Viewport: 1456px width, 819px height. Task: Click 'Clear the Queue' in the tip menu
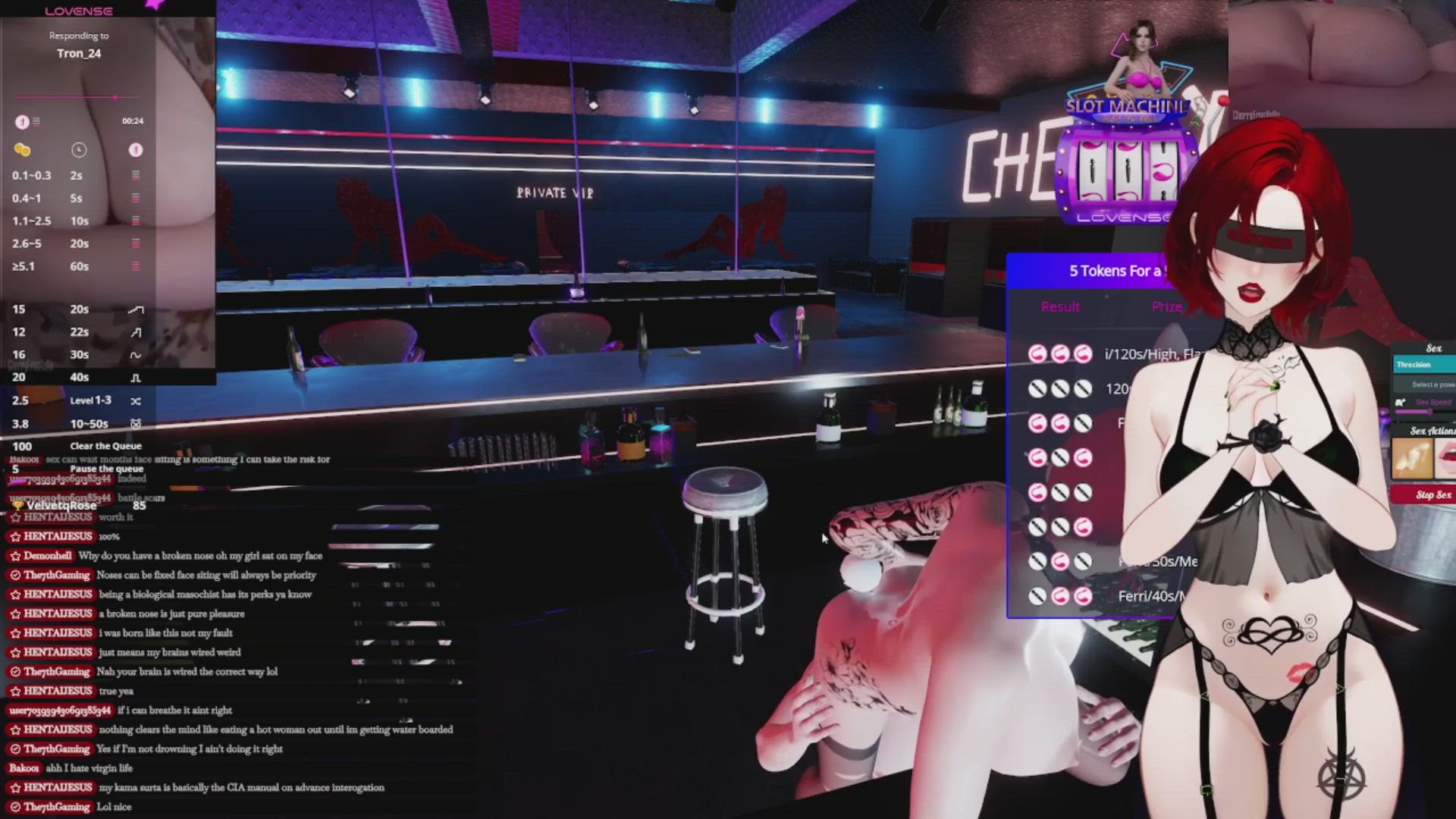(x=105, y=446)
